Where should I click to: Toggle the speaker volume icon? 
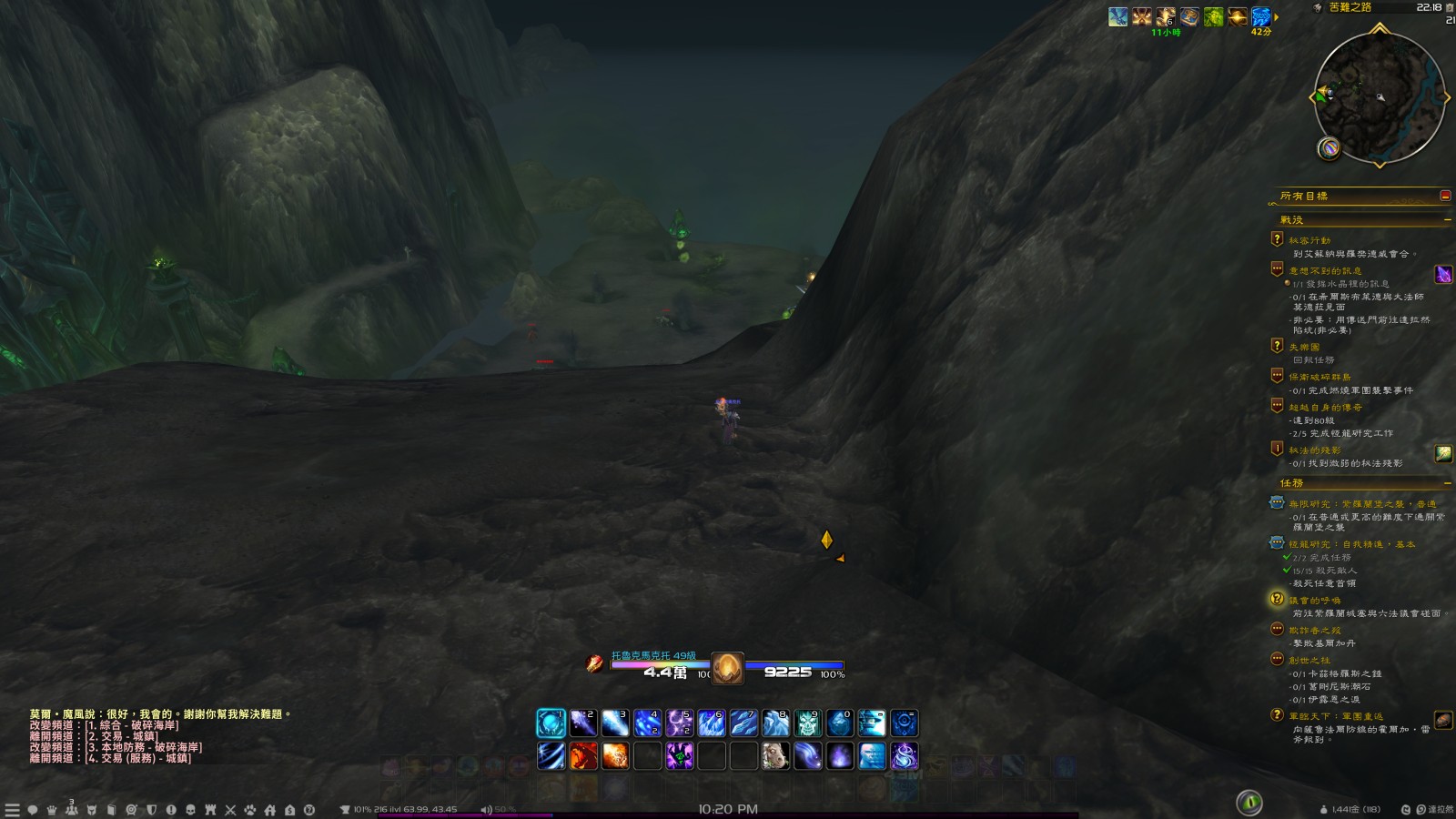point(486,810)
